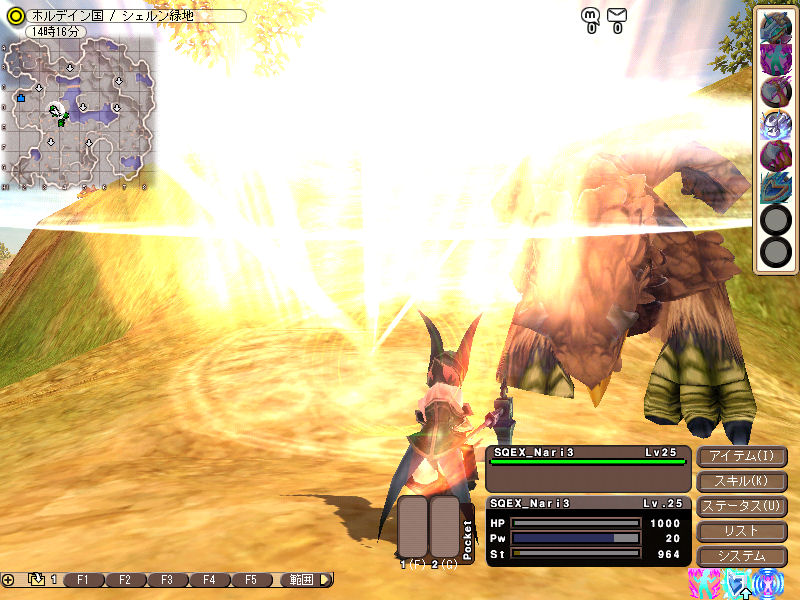
Task: Use the white claw slash skill
Action: click(x=775, y=123)
